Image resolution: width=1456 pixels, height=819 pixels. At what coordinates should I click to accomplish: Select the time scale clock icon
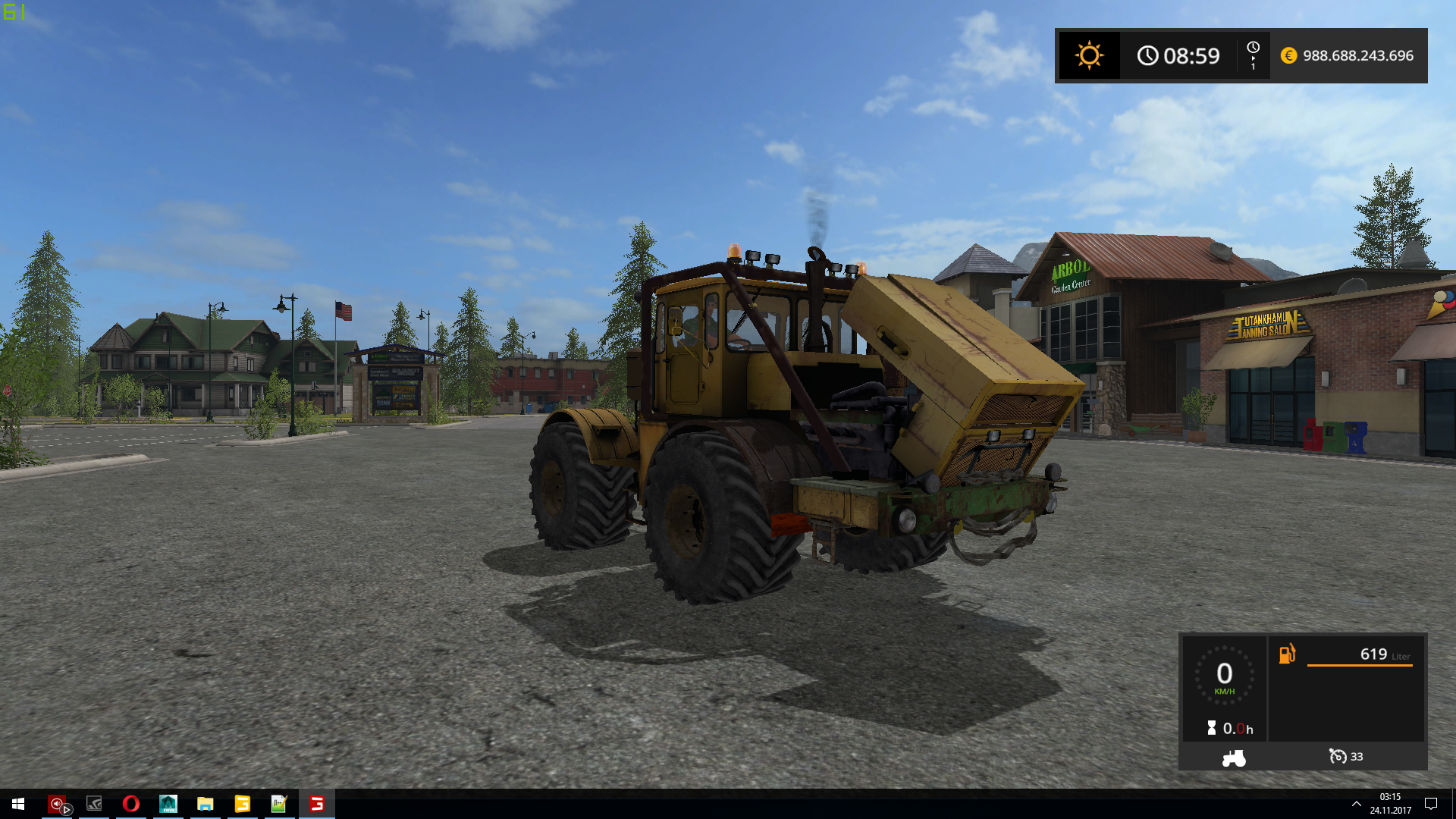click(x=1253, y=49)
